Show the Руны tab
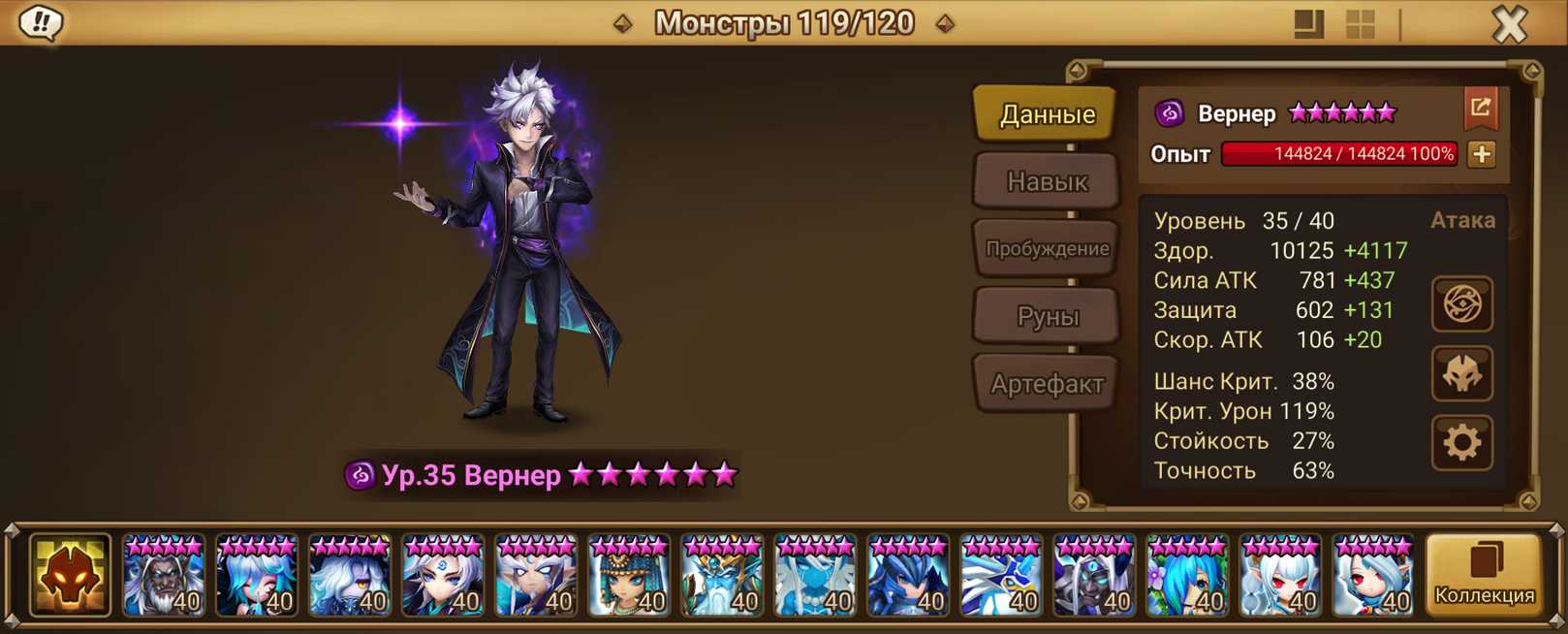The image size is (1568, 634). coord(1047,316)
